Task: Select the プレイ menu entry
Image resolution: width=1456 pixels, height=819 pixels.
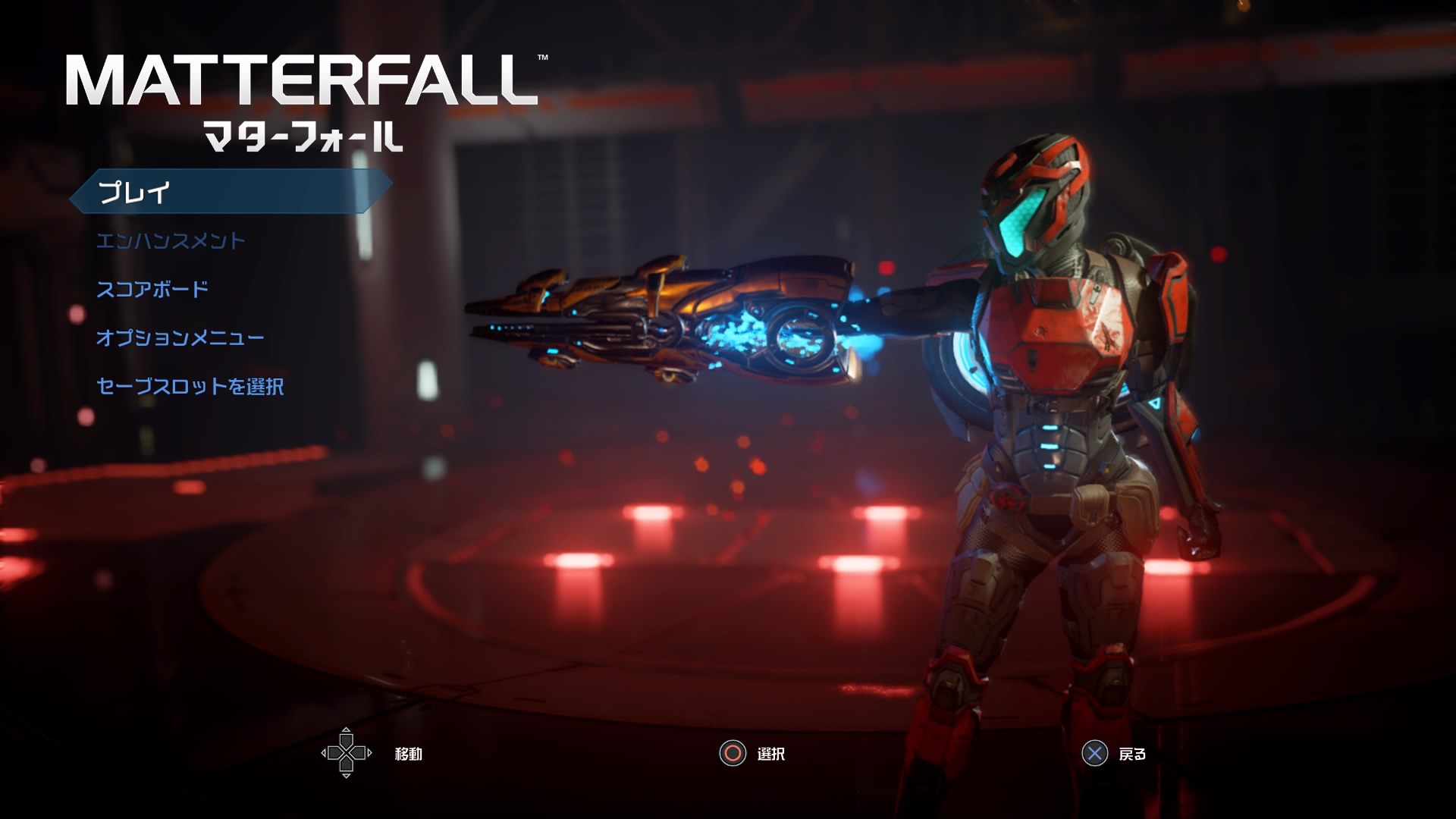Action: click(135, 192)
